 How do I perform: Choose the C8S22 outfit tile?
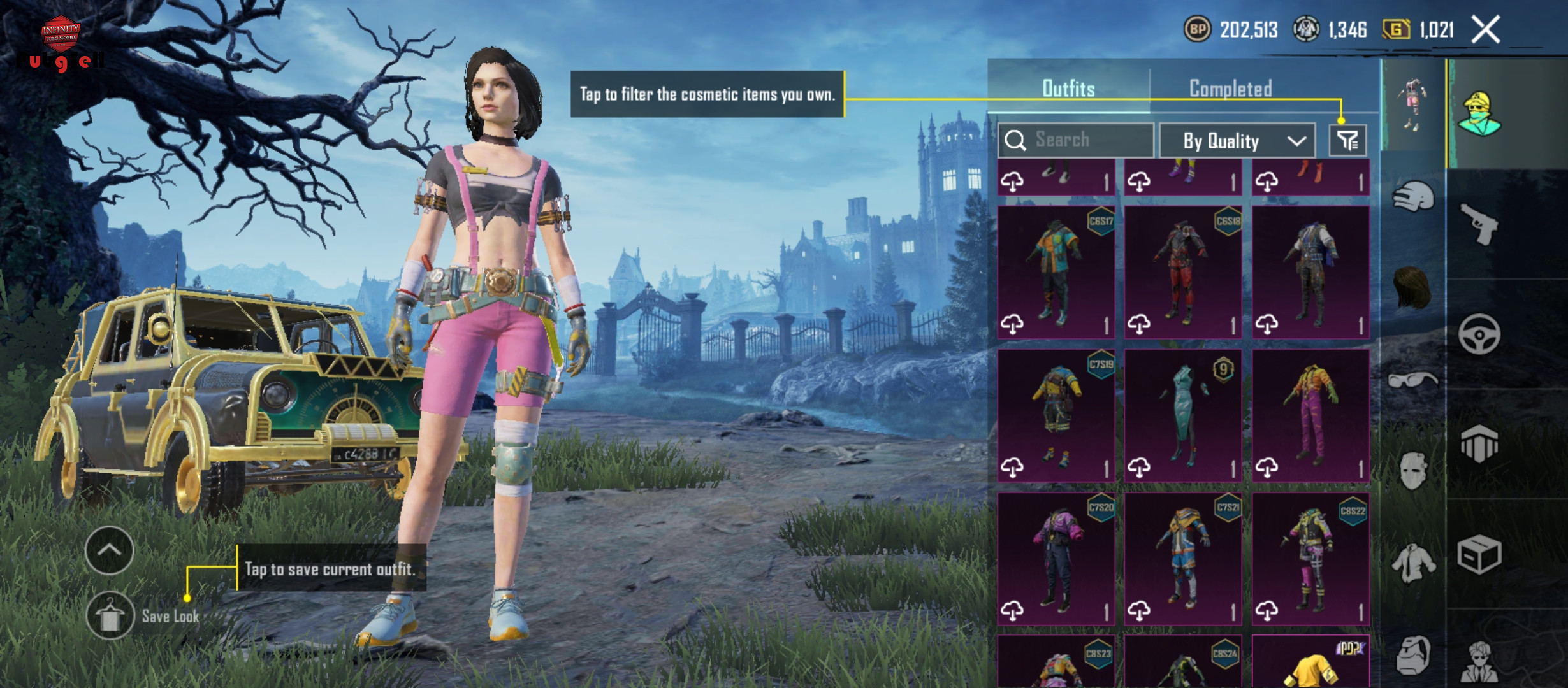tap(1310, 559)
